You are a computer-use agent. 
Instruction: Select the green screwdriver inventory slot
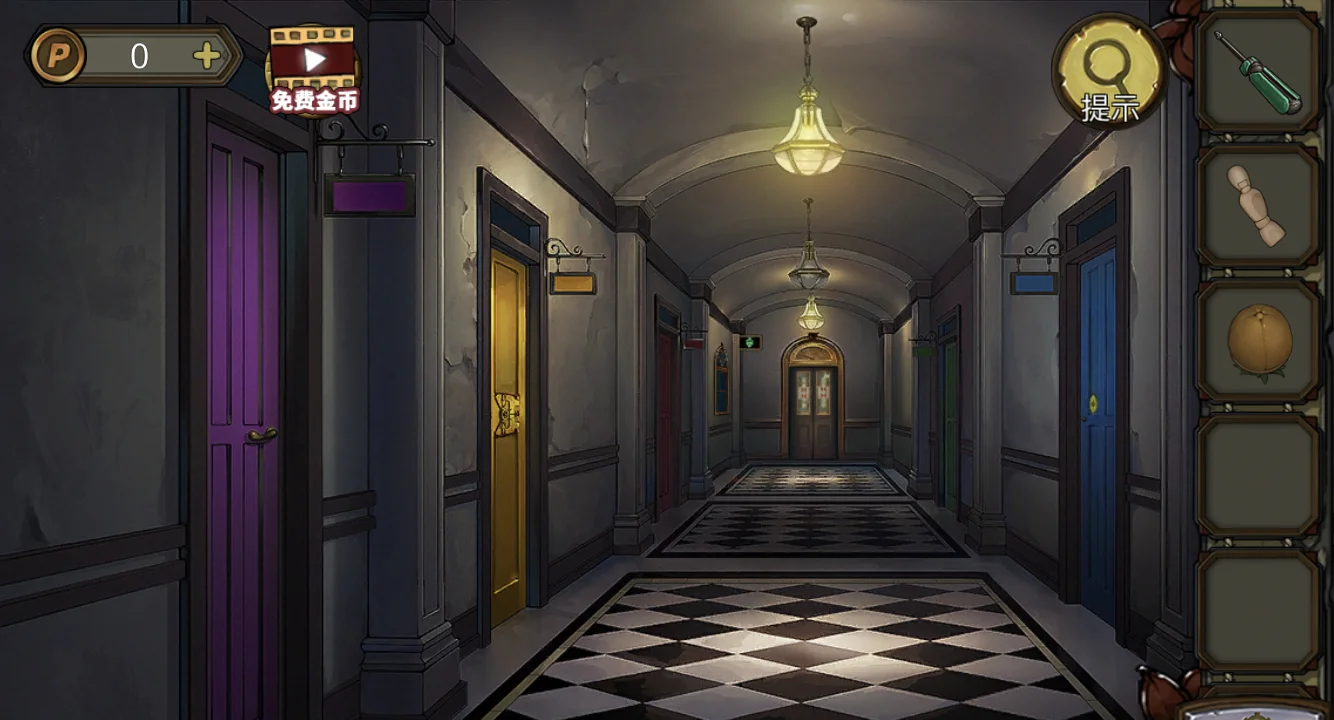click(1257, 72)
